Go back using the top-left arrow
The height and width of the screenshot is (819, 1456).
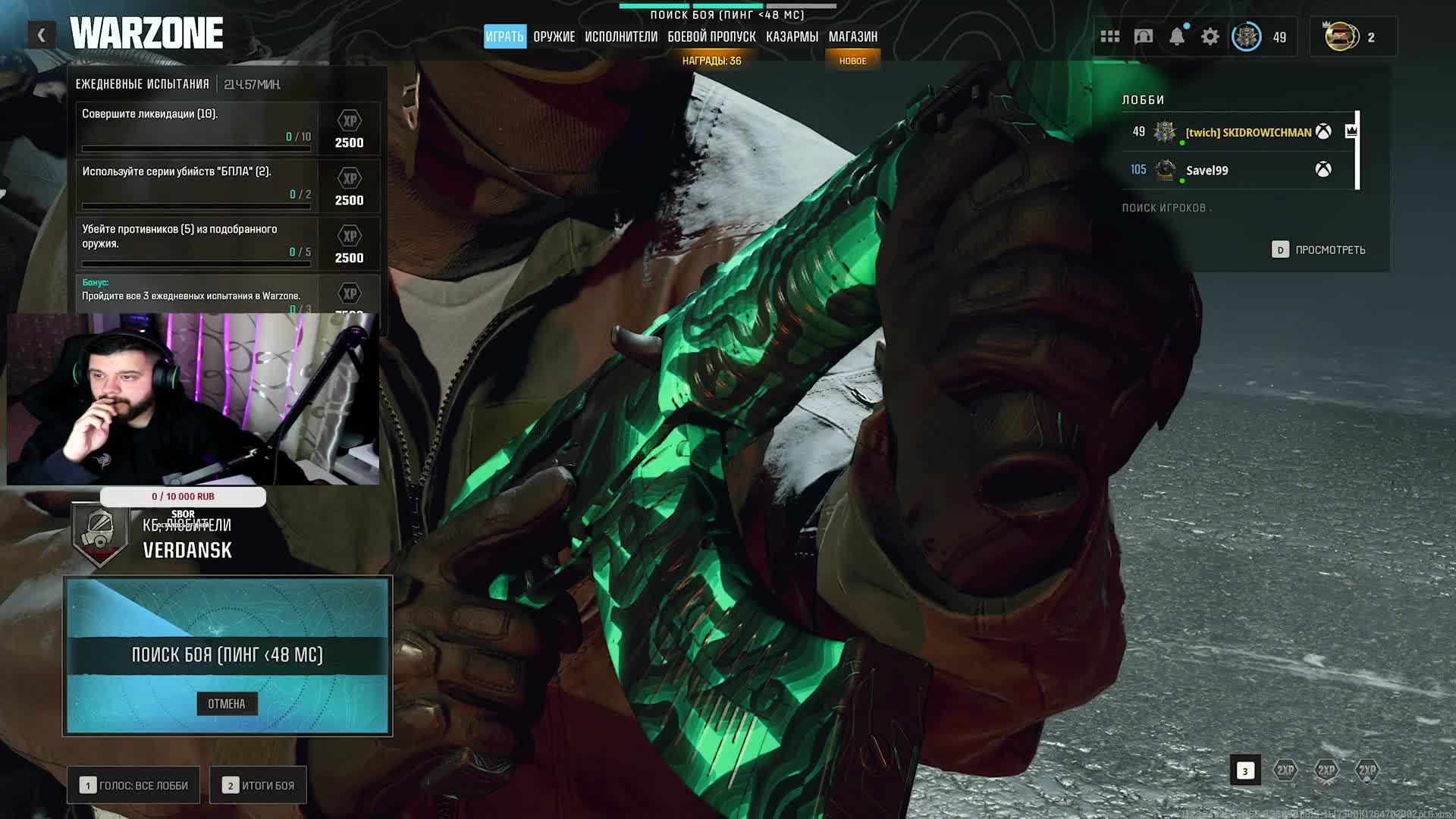click(42, 35)
